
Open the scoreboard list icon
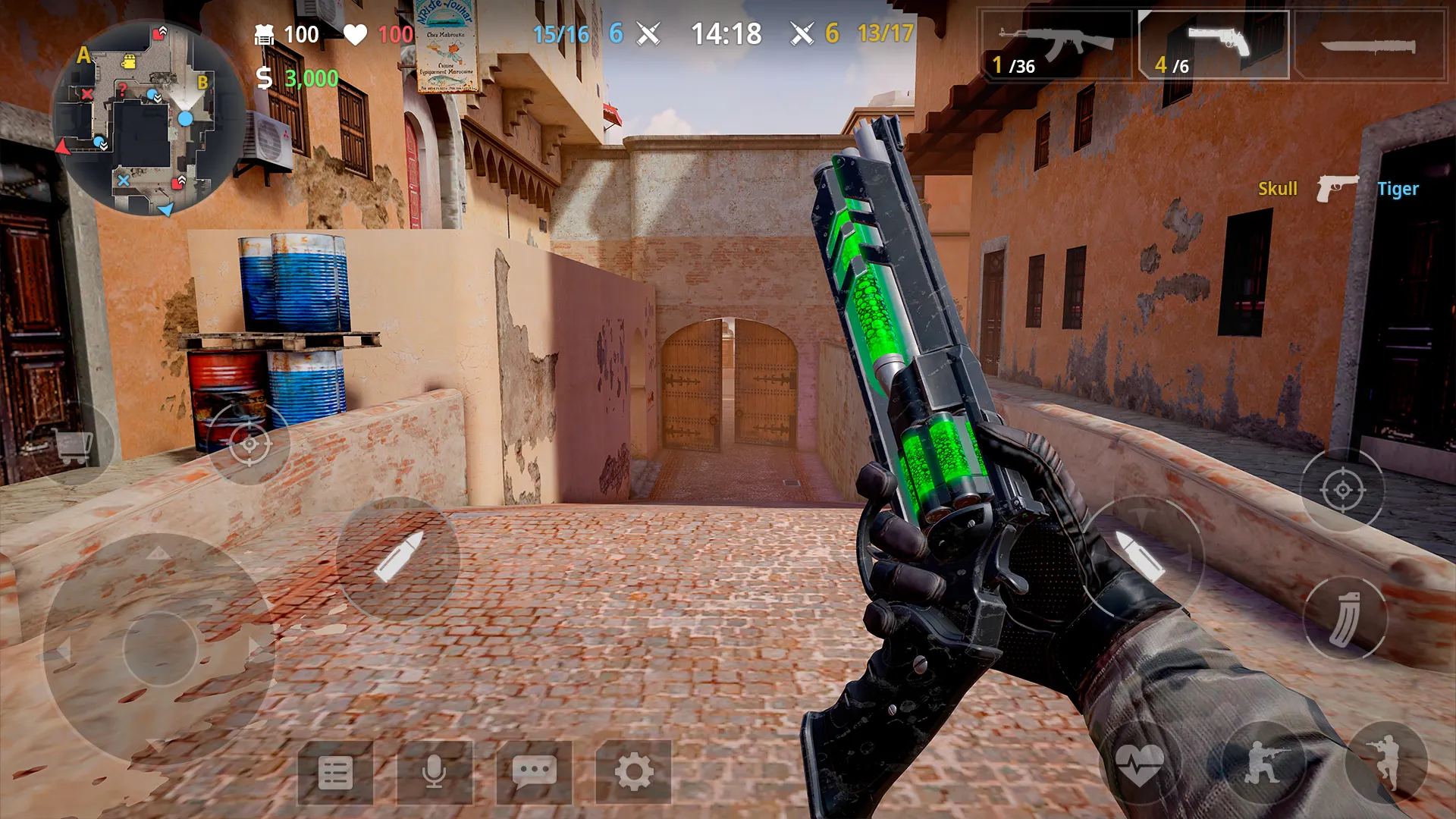point(336,773)
